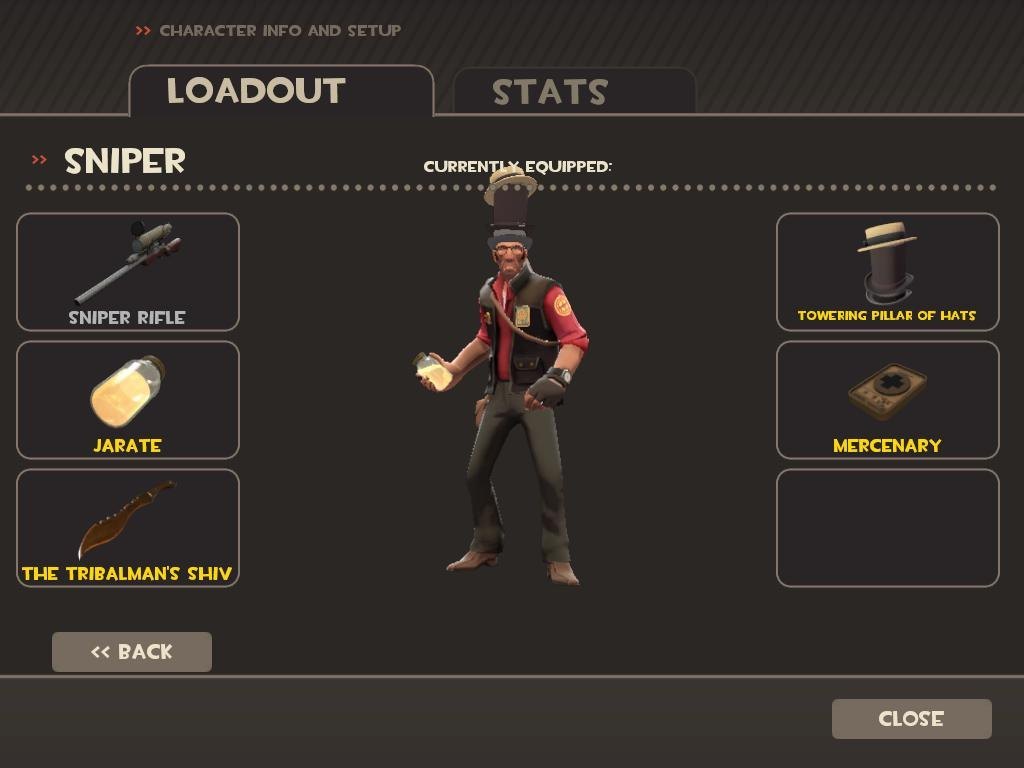The image size is (1024, 768).
Task: Open The Tribalman's Shiv melee slot
Action: (x=128, y=528)
